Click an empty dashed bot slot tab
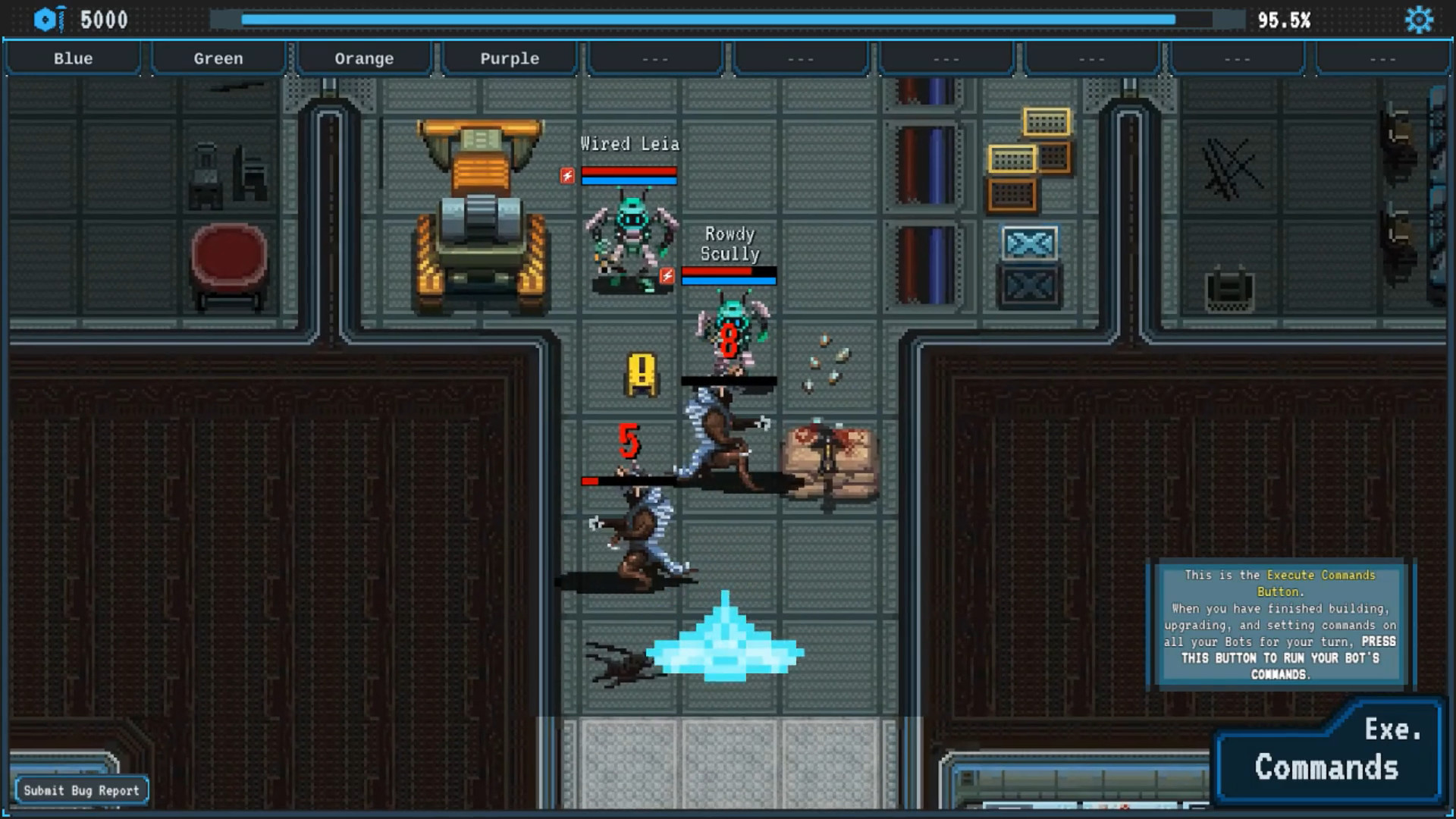1456x819 pixels. coord(654,58)
